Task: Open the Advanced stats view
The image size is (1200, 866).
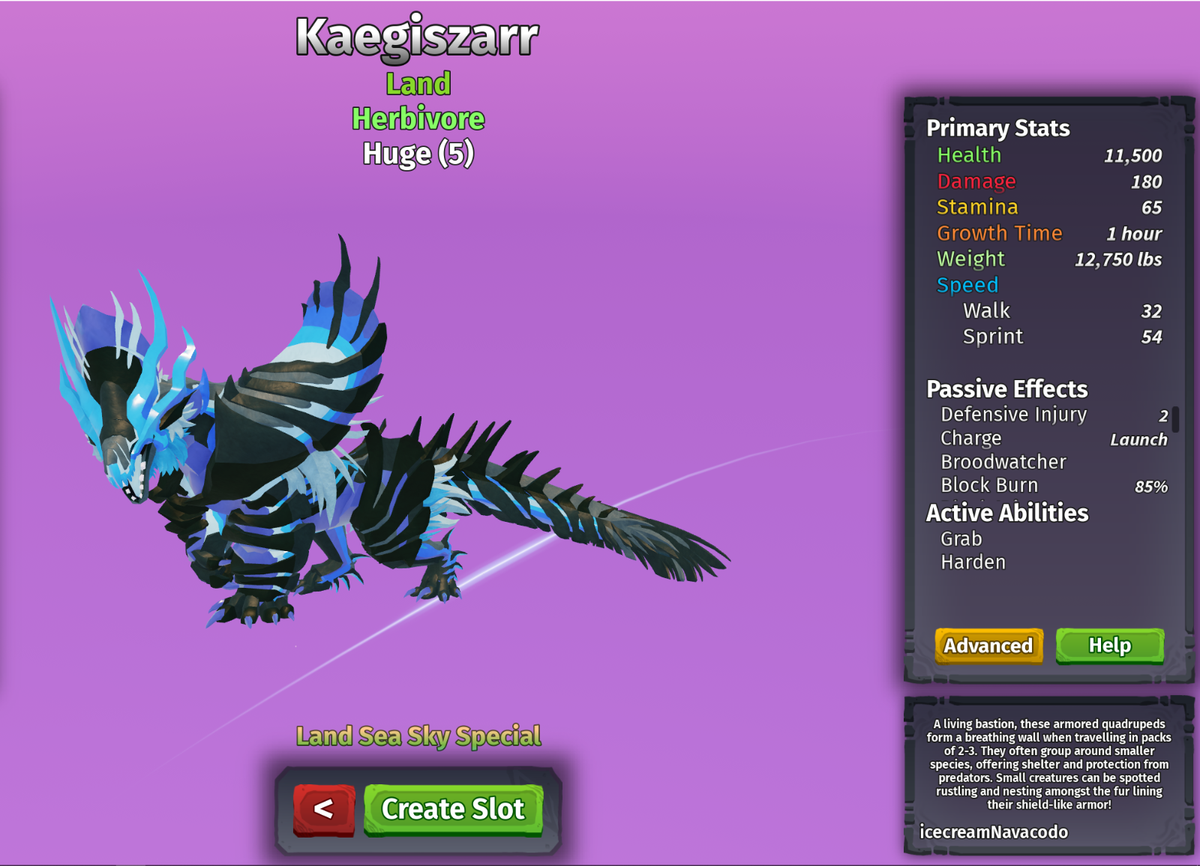Action: [988, 646]
